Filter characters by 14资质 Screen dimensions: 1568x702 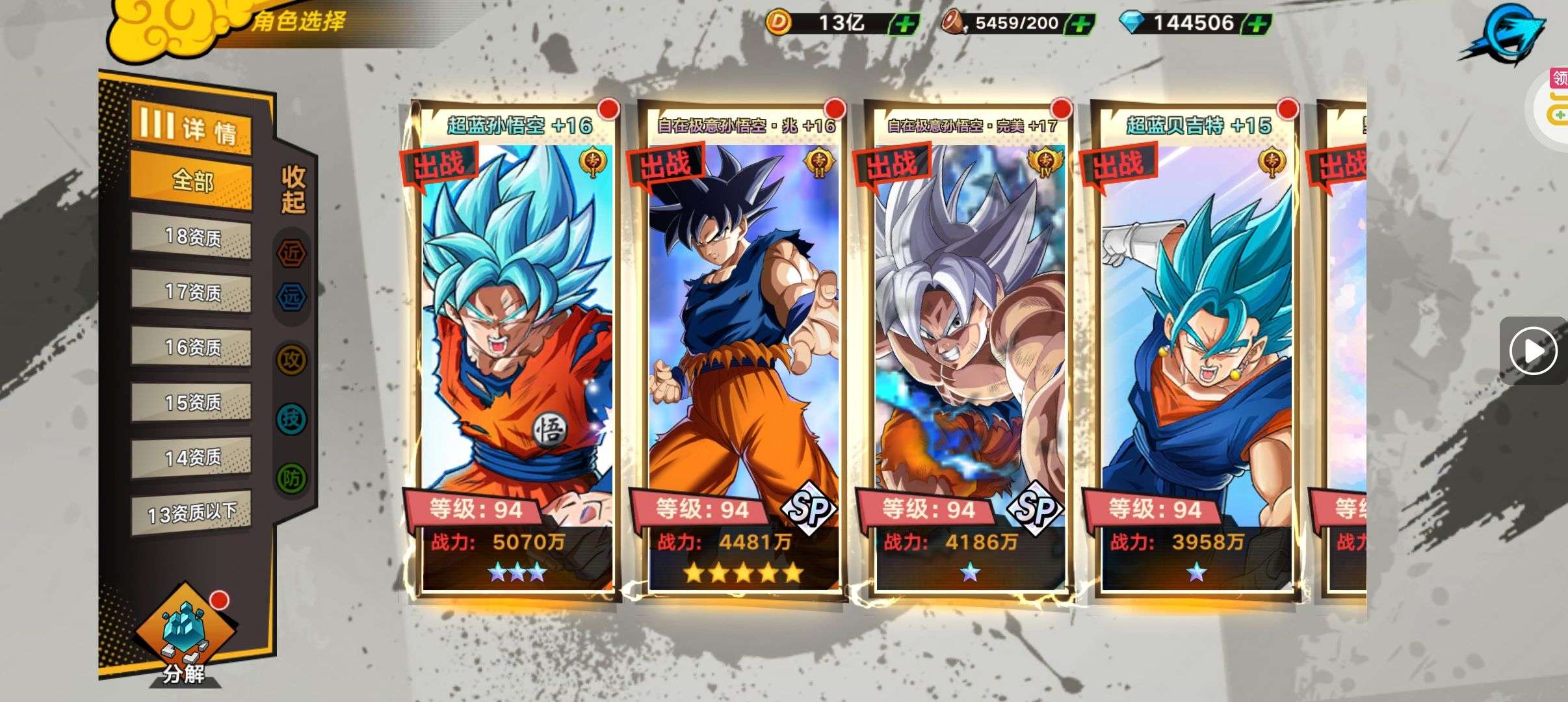coord(192,458)
